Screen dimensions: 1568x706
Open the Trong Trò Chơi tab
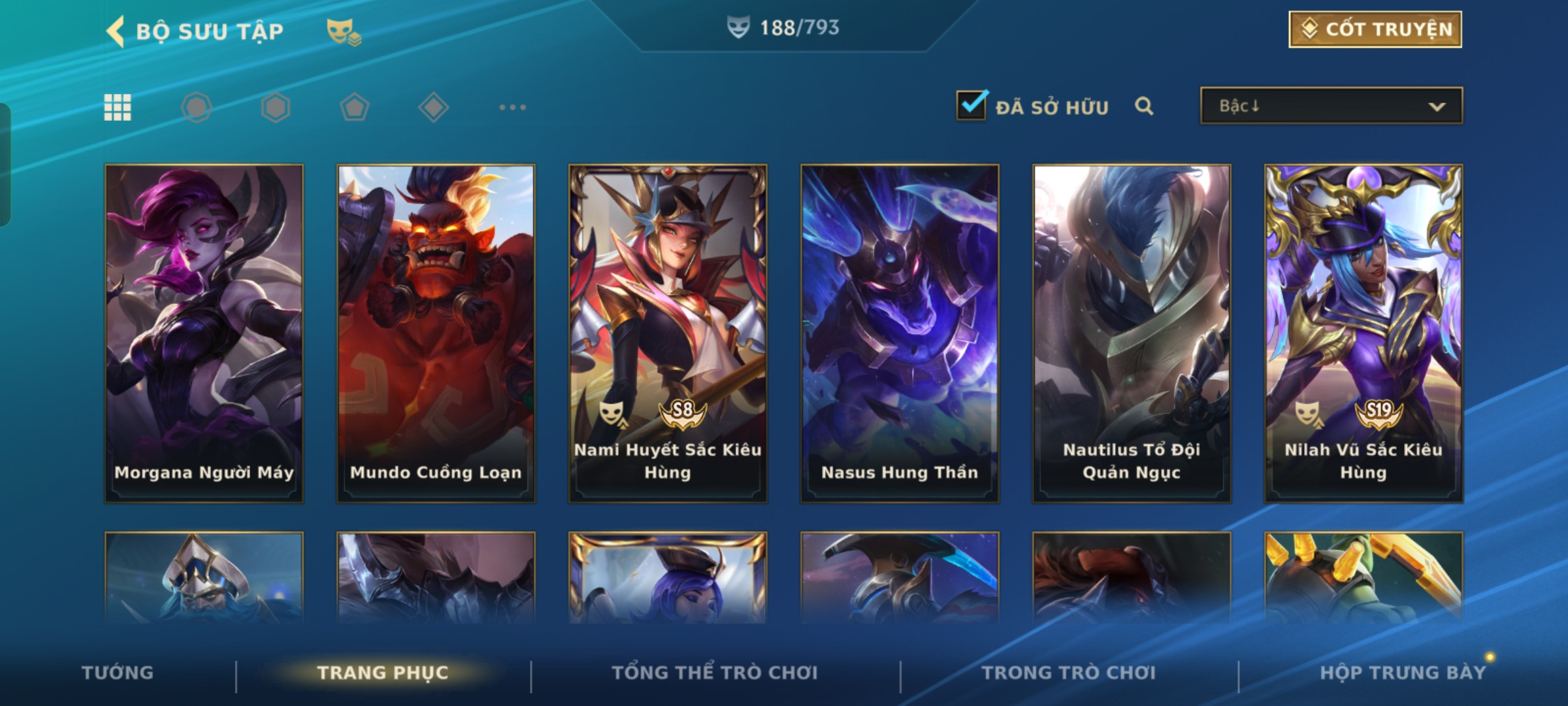[1069, 673]
